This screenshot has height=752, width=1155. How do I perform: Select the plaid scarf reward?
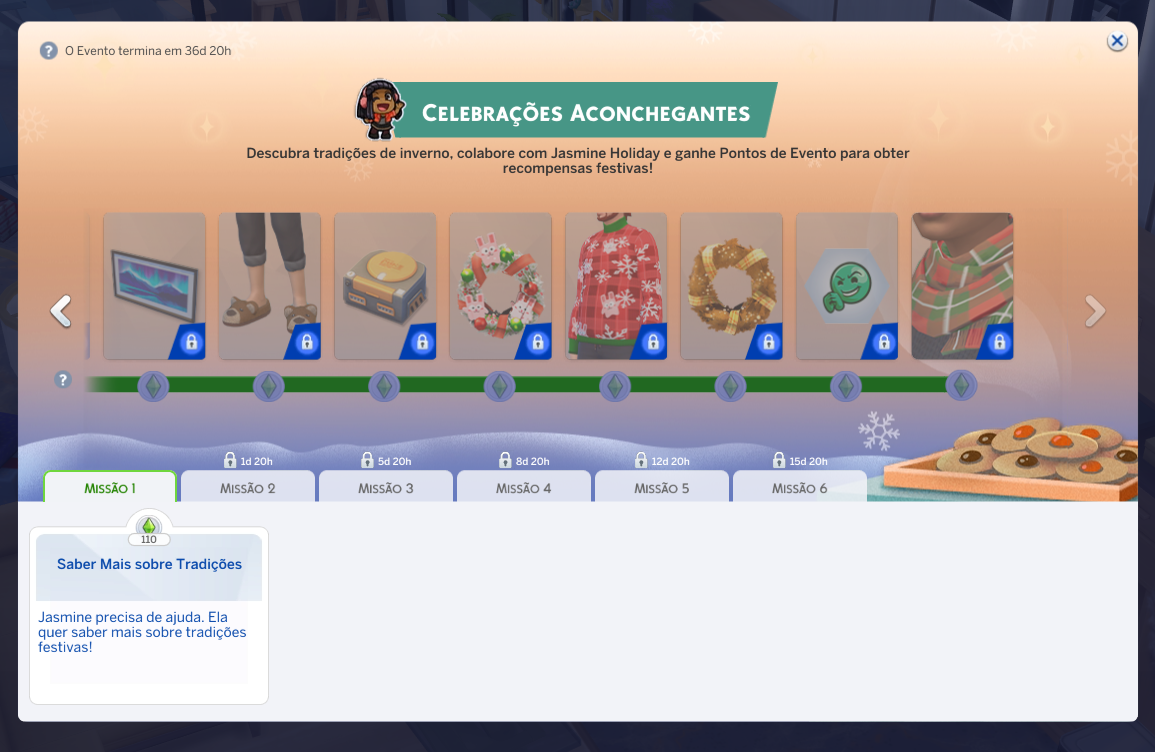962,286
